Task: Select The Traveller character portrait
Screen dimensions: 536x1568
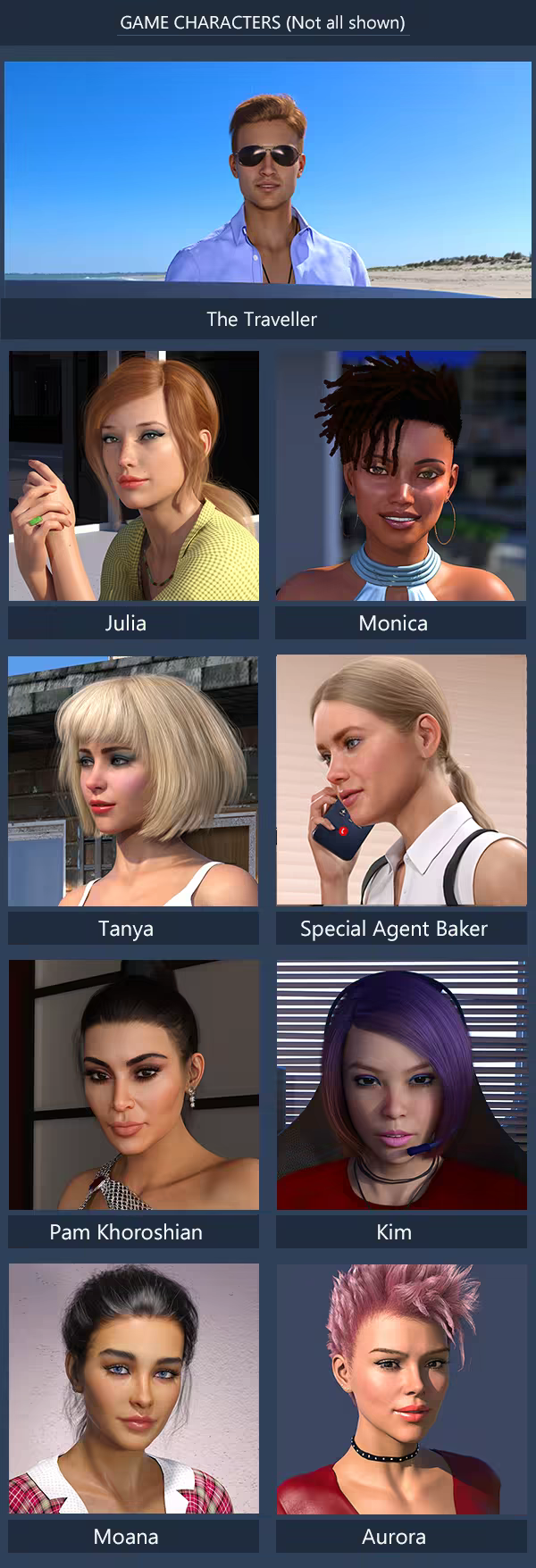Action: pyautogui.click(x=268, y=179)
